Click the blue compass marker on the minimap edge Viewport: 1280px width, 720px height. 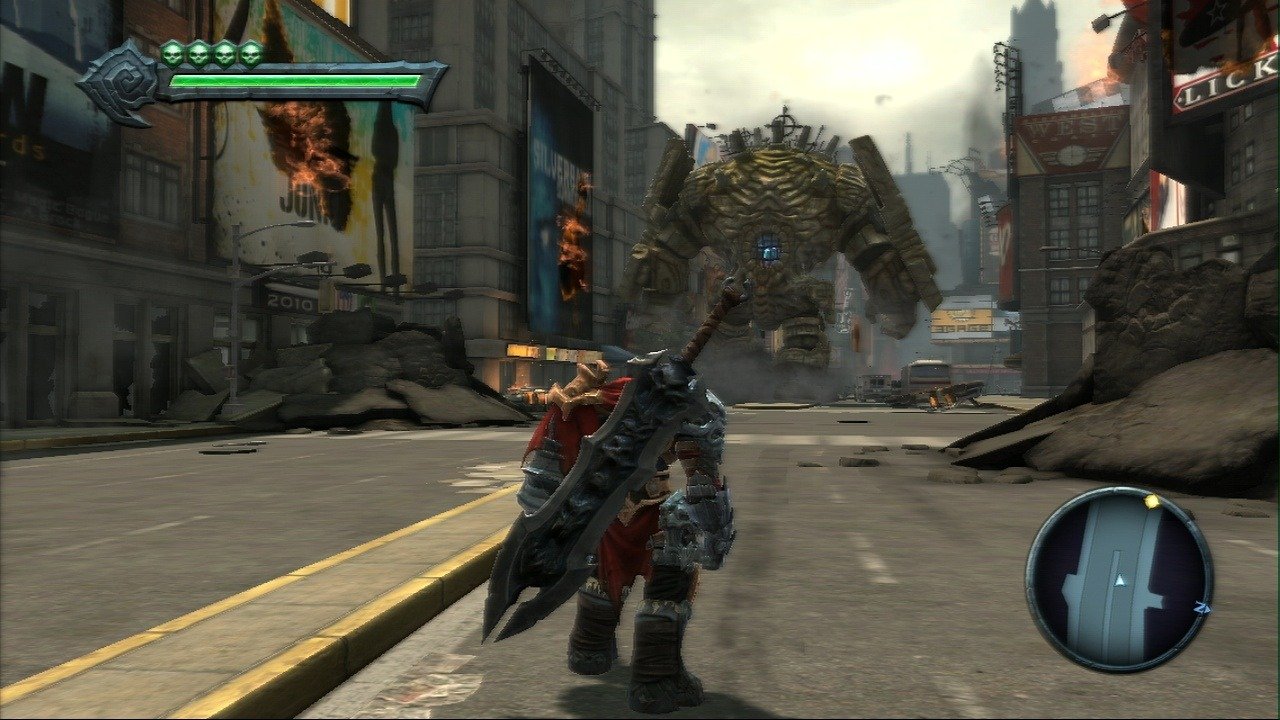pyautogui.click(x=1202, y=607)
